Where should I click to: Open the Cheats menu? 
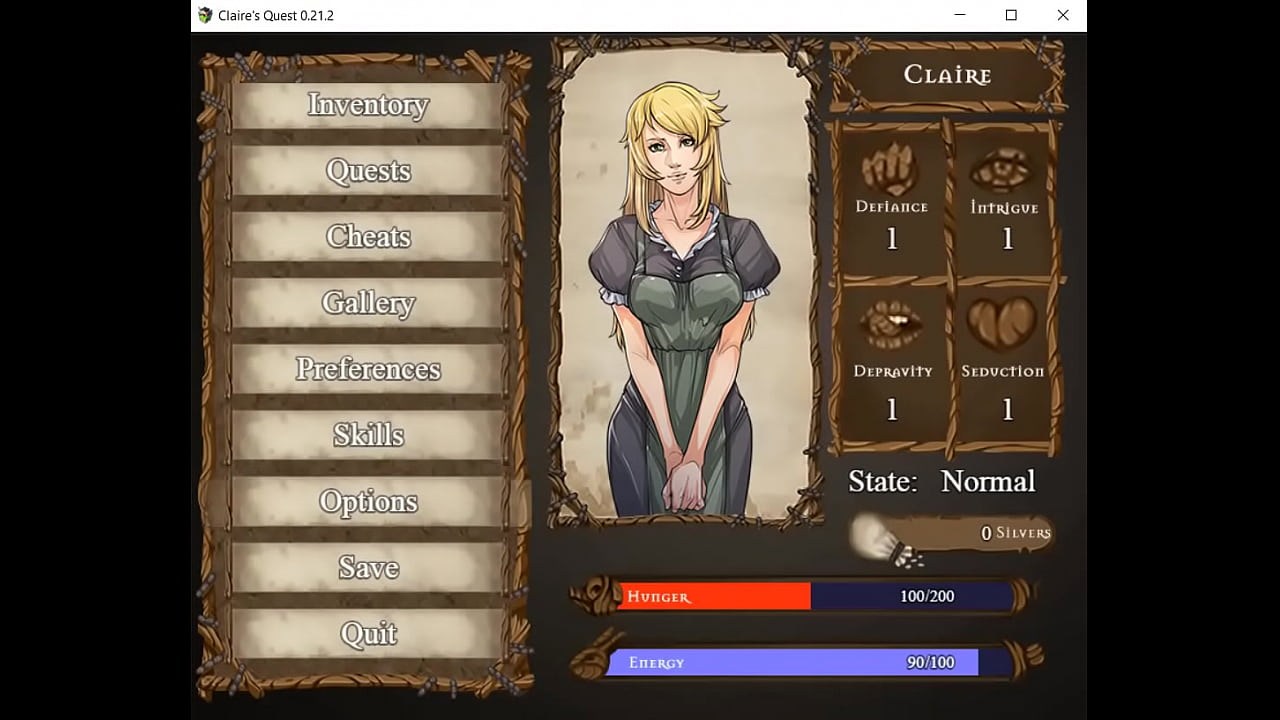tap(368, 236)
